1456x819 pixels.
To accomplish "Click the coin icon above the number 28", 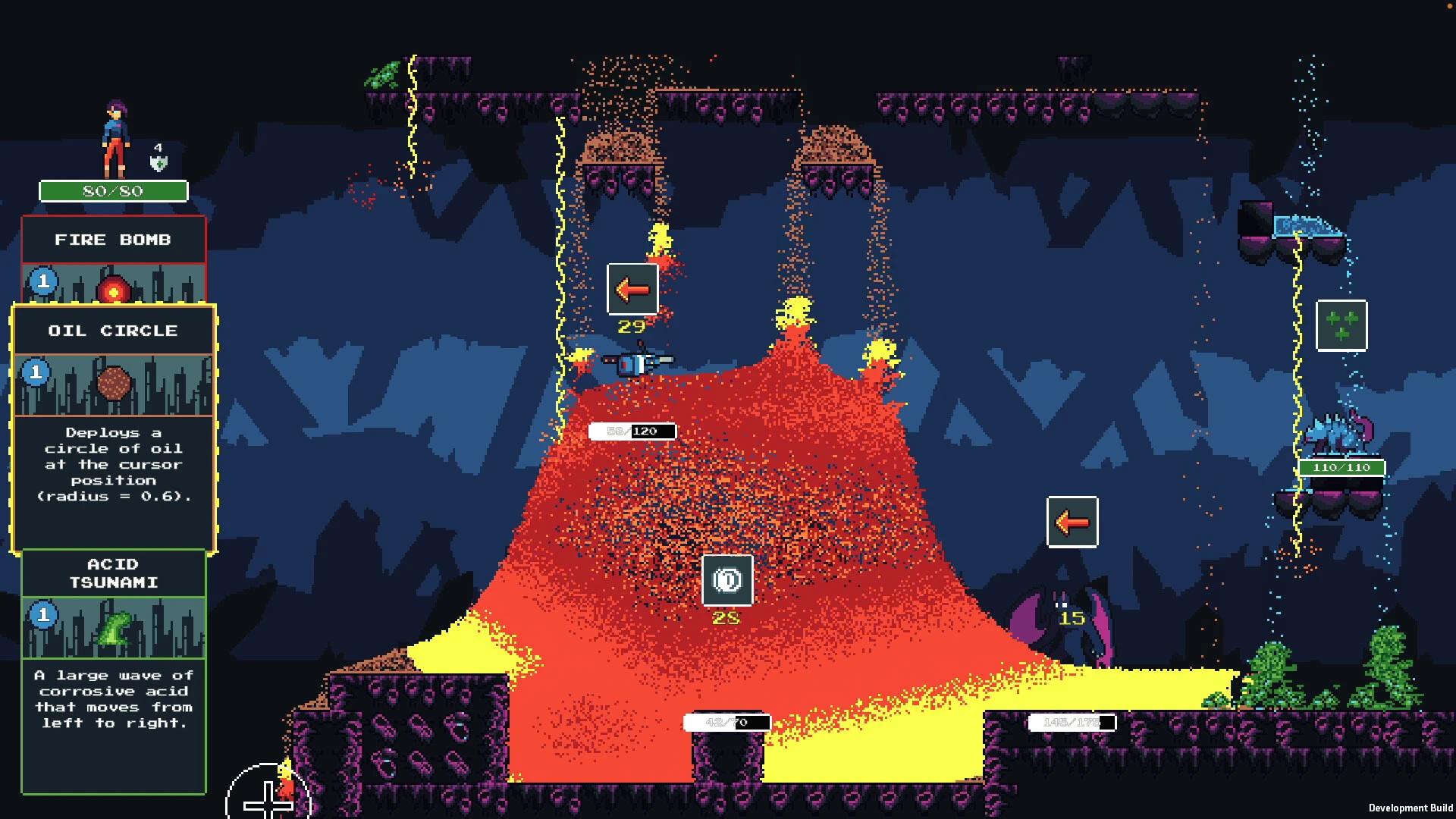I will (x=727, y=579).
